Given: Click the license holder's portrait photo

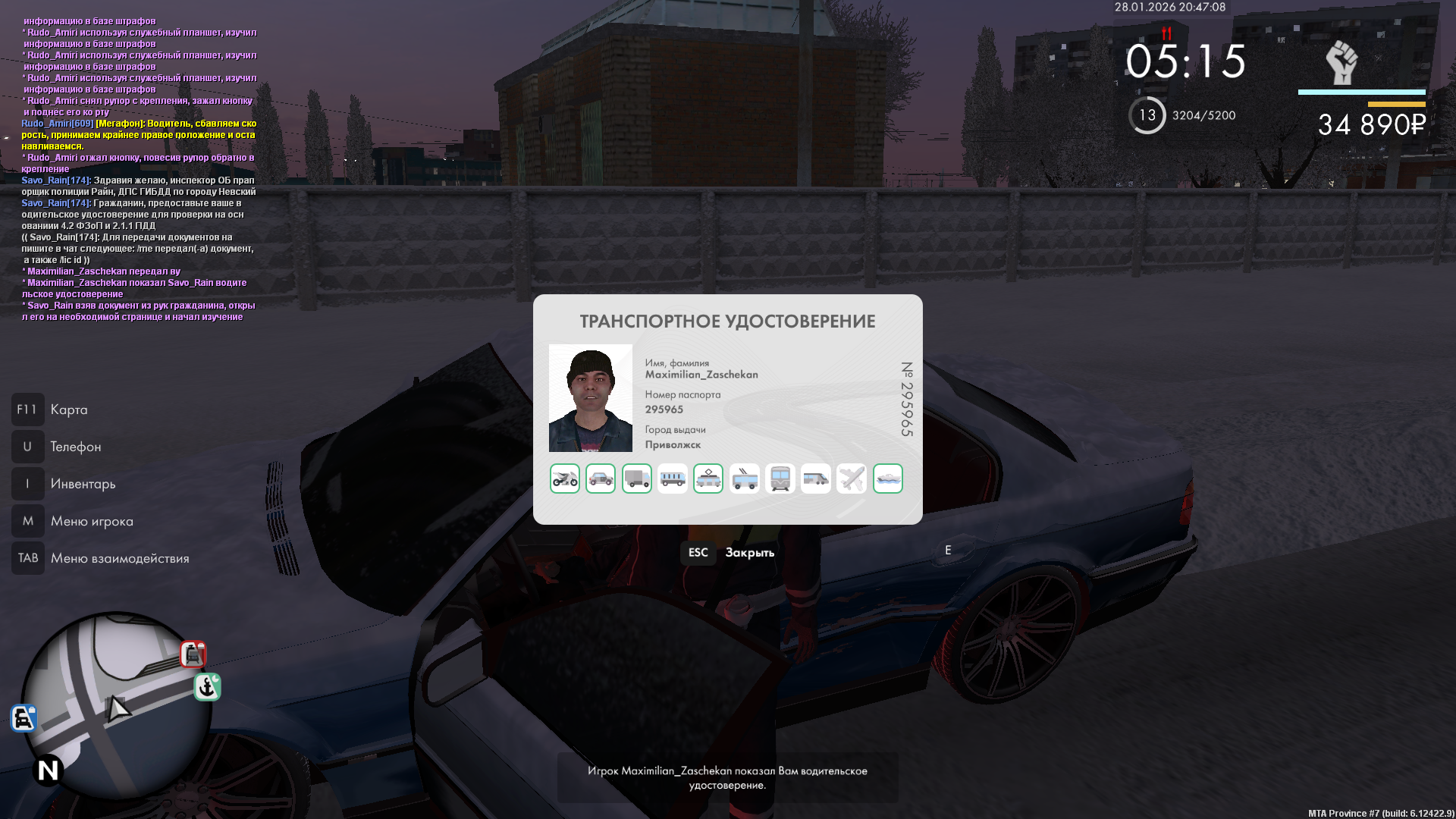Looking at the screenshot, I should click(591, 398).
